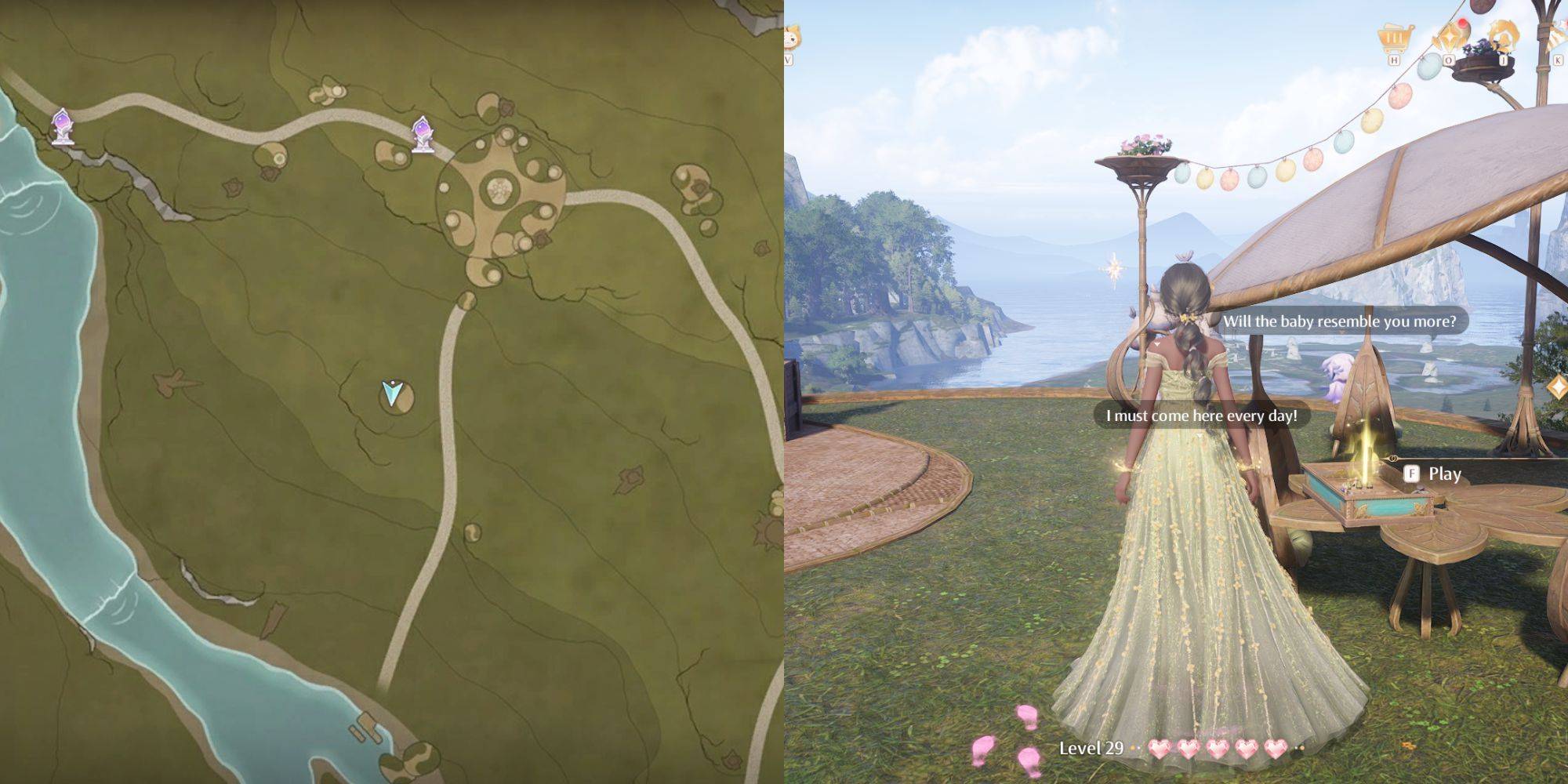Open the shopping cart store icon
1568x784 pixels.
coord(1394,38)
